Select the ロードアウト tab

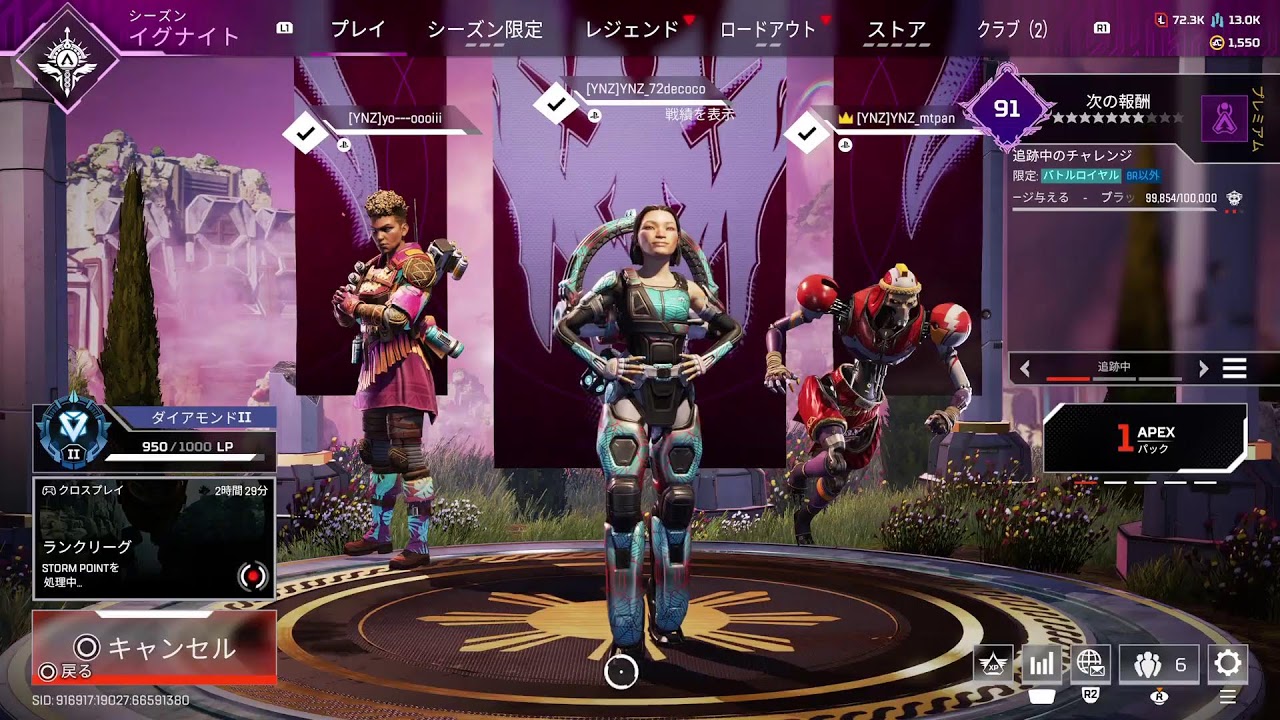point(768,30)
